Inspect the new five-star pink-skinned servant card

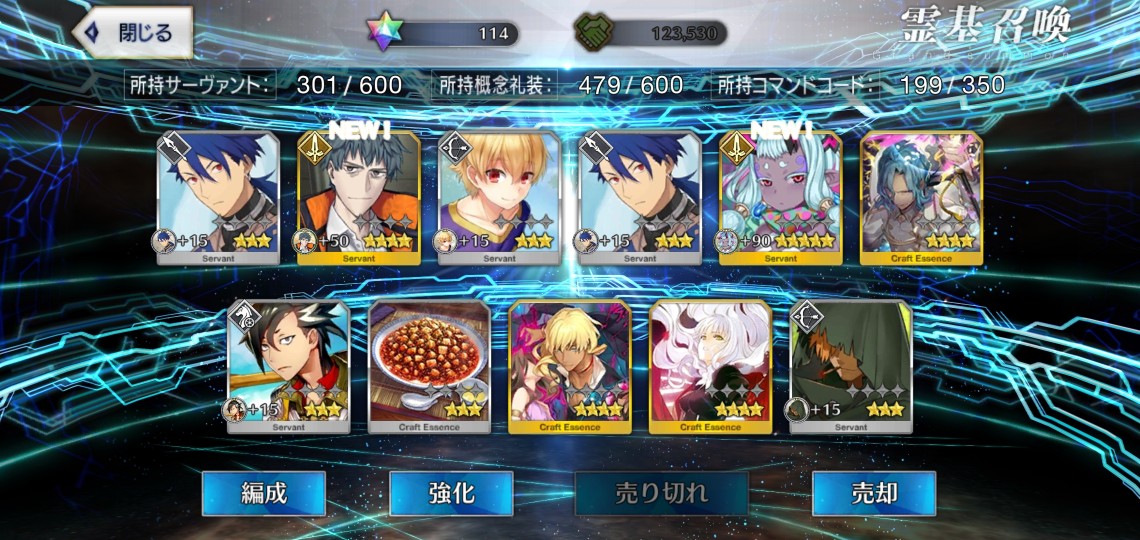pos(781,197)
